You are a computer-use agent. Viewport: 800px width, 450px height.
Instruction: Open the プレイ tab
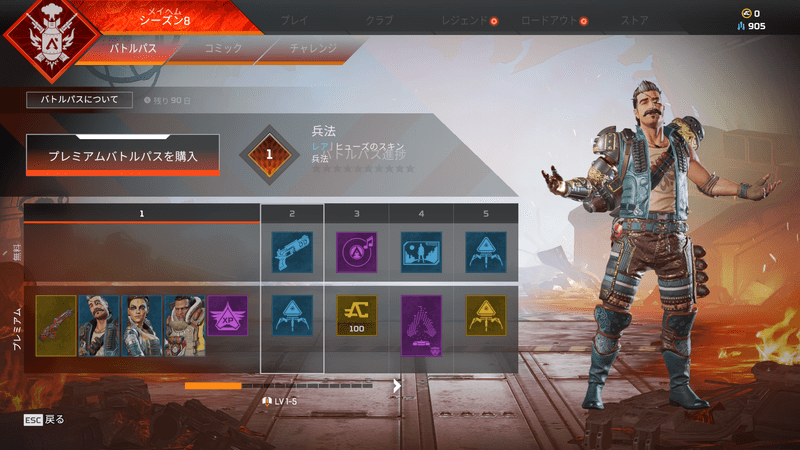tap(295, 19)
